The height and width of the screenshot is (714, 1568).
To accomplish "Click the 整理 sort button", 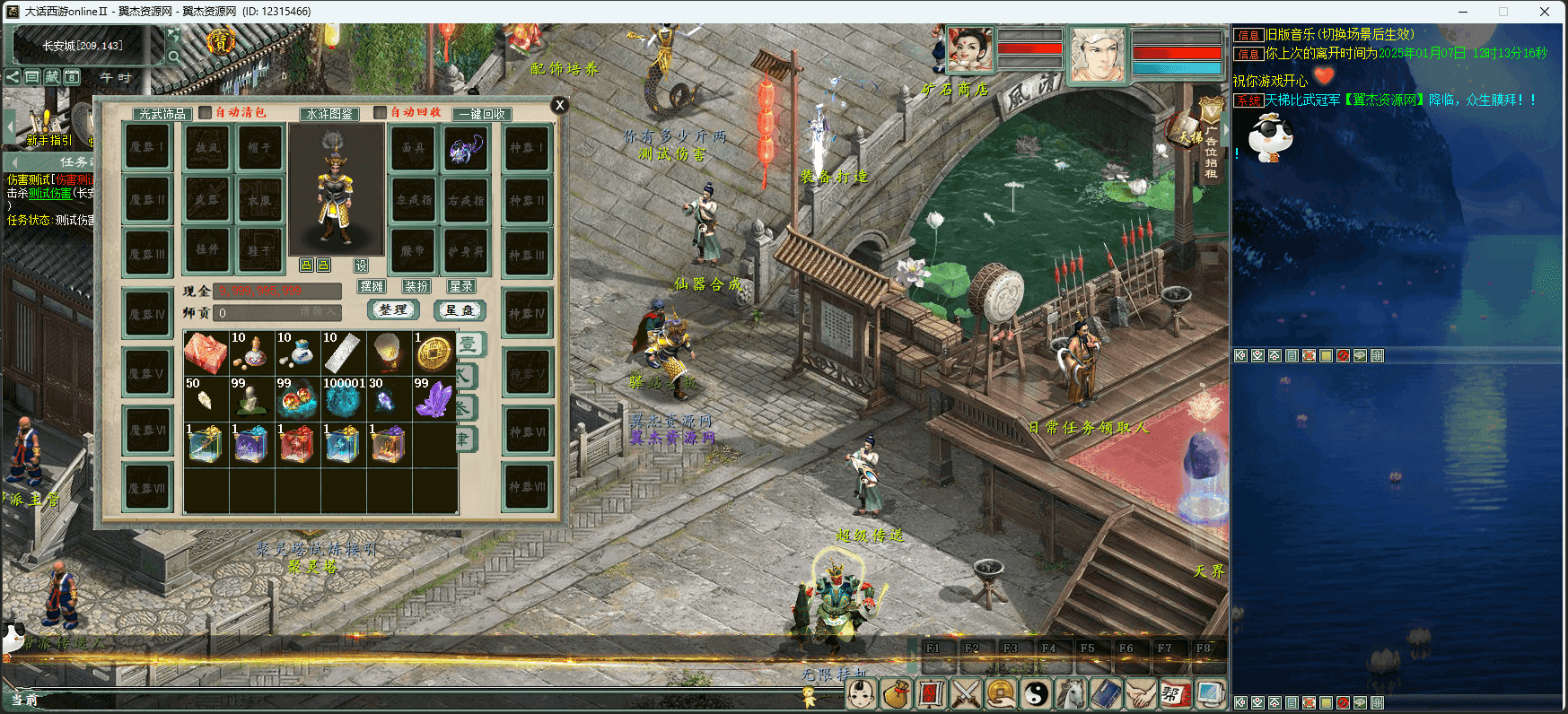I will click(393, 309).
